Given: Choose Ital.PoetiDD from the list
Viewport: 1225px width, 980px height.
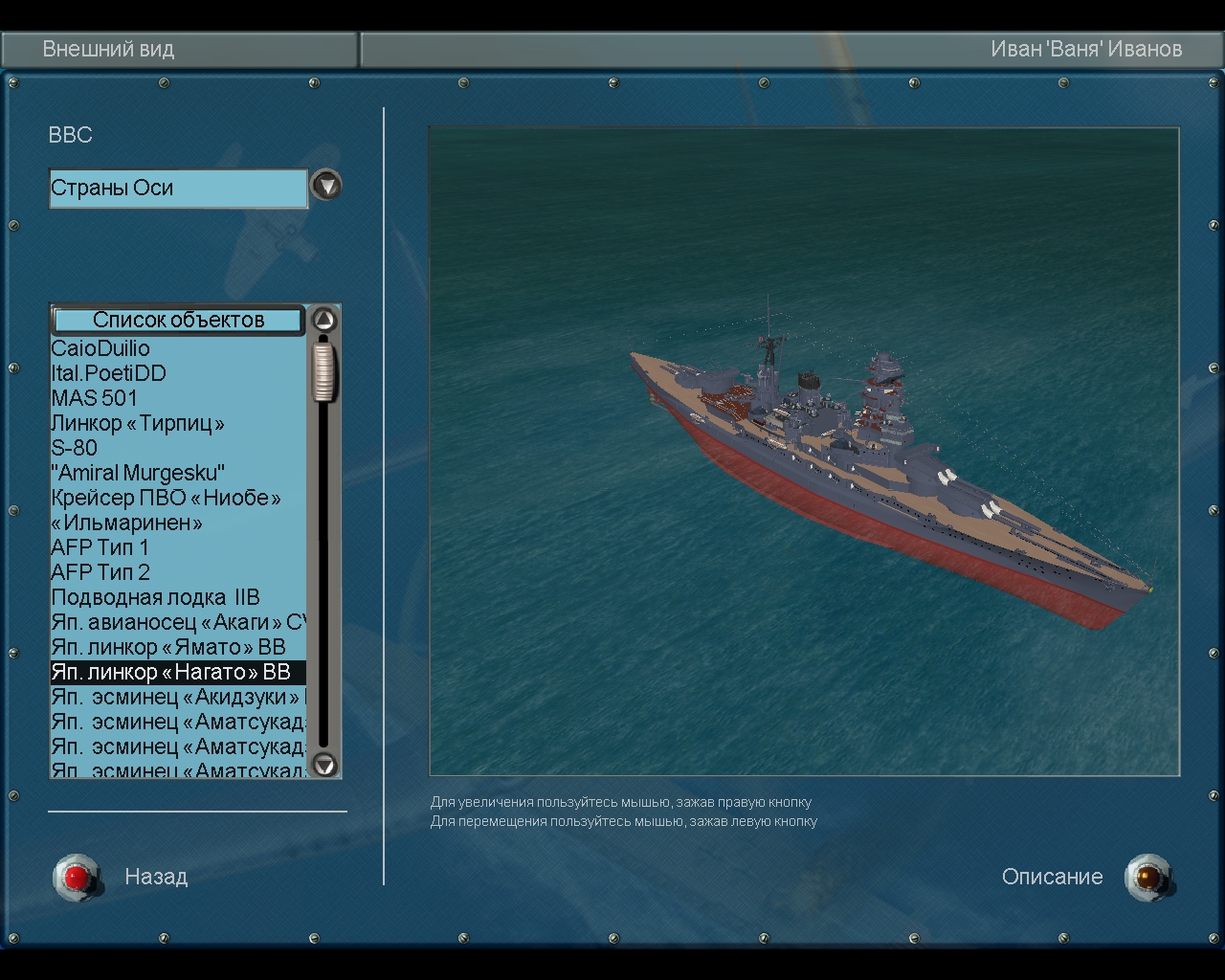Looking at the screenshot, I should point(108,373).
